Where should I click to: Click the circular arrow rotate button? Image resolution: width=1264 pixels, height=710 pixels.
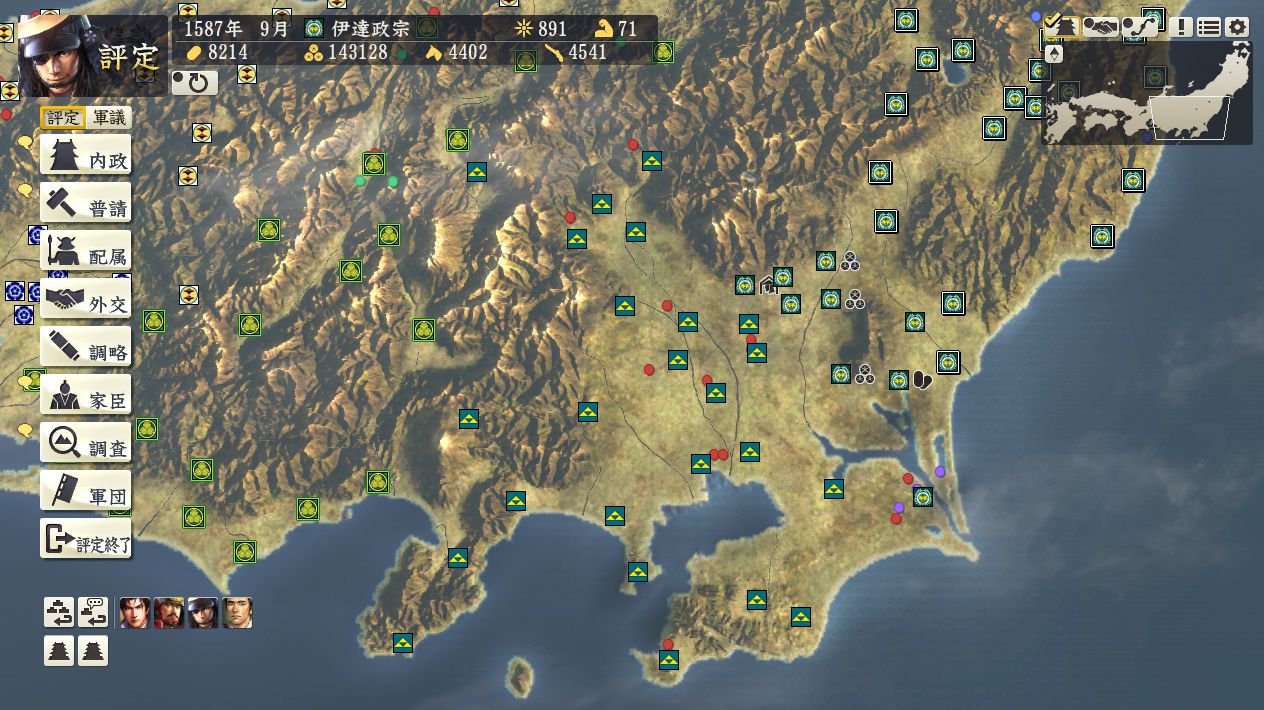[x=195, y=83]
